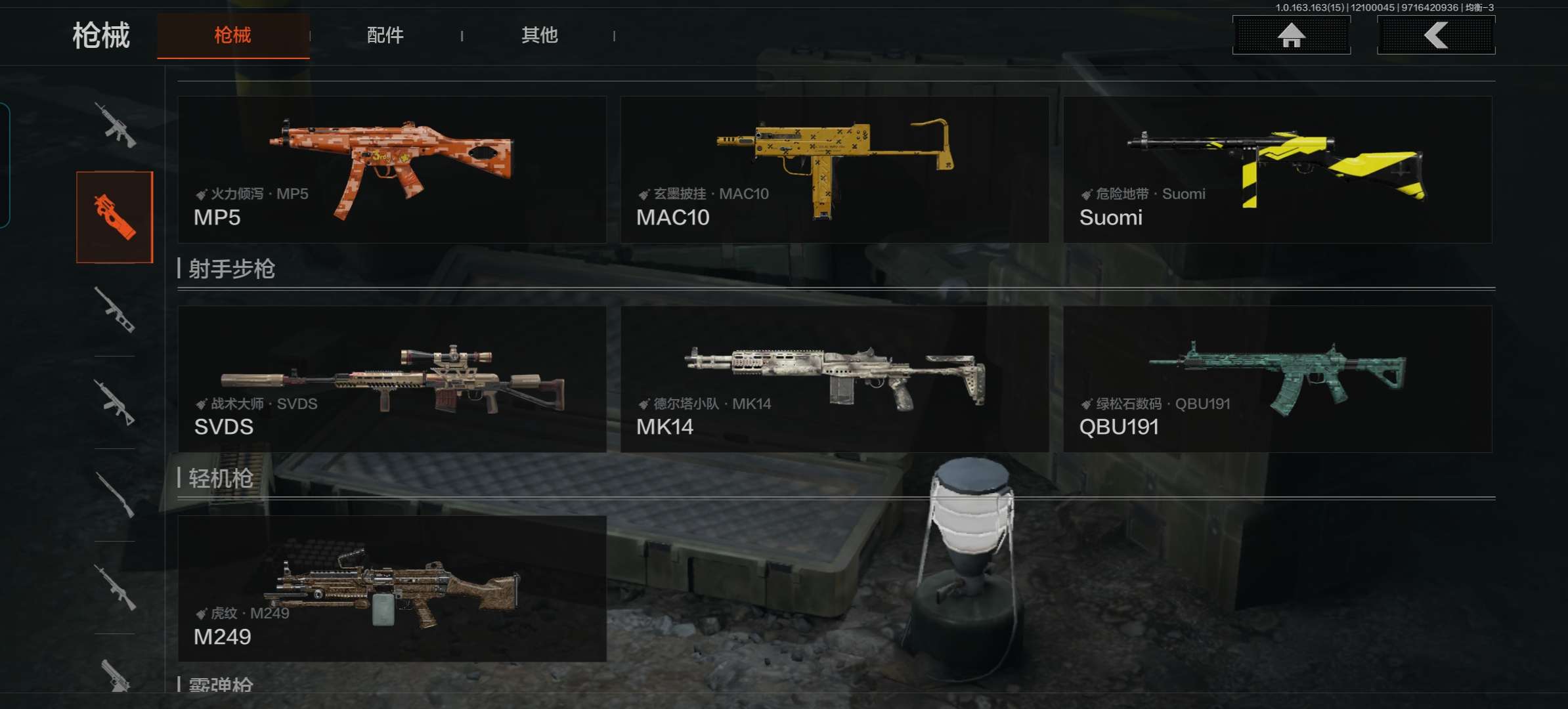Image resolution: width=1568 pixels, height=709 pixels.
Task: Select the M249 light machine gun card
Action: (392, 588)
